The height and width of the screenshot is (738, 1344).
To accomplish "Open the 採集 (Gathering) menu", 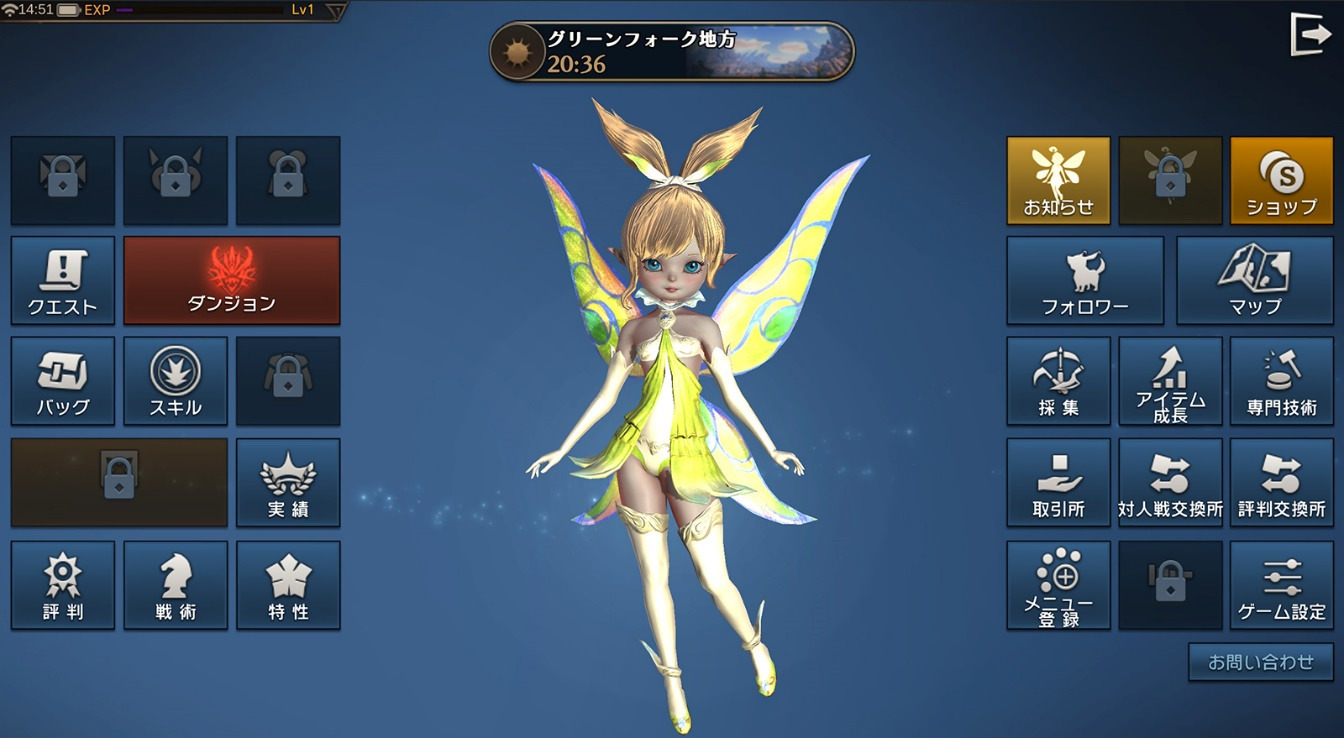I will (x=1058, y=381).
